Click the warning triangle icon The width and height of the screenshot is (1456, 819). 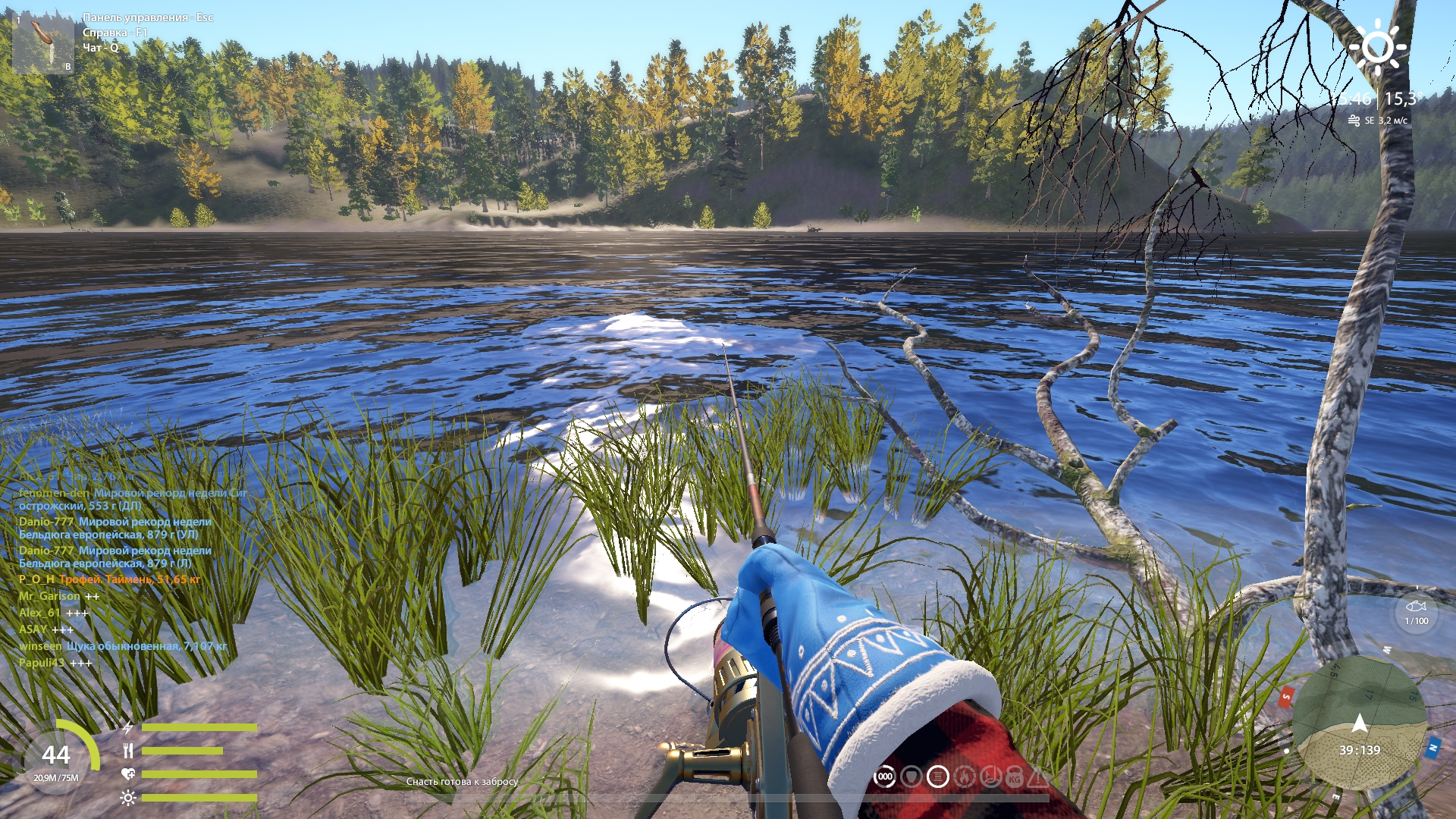tap(1037, 777)
